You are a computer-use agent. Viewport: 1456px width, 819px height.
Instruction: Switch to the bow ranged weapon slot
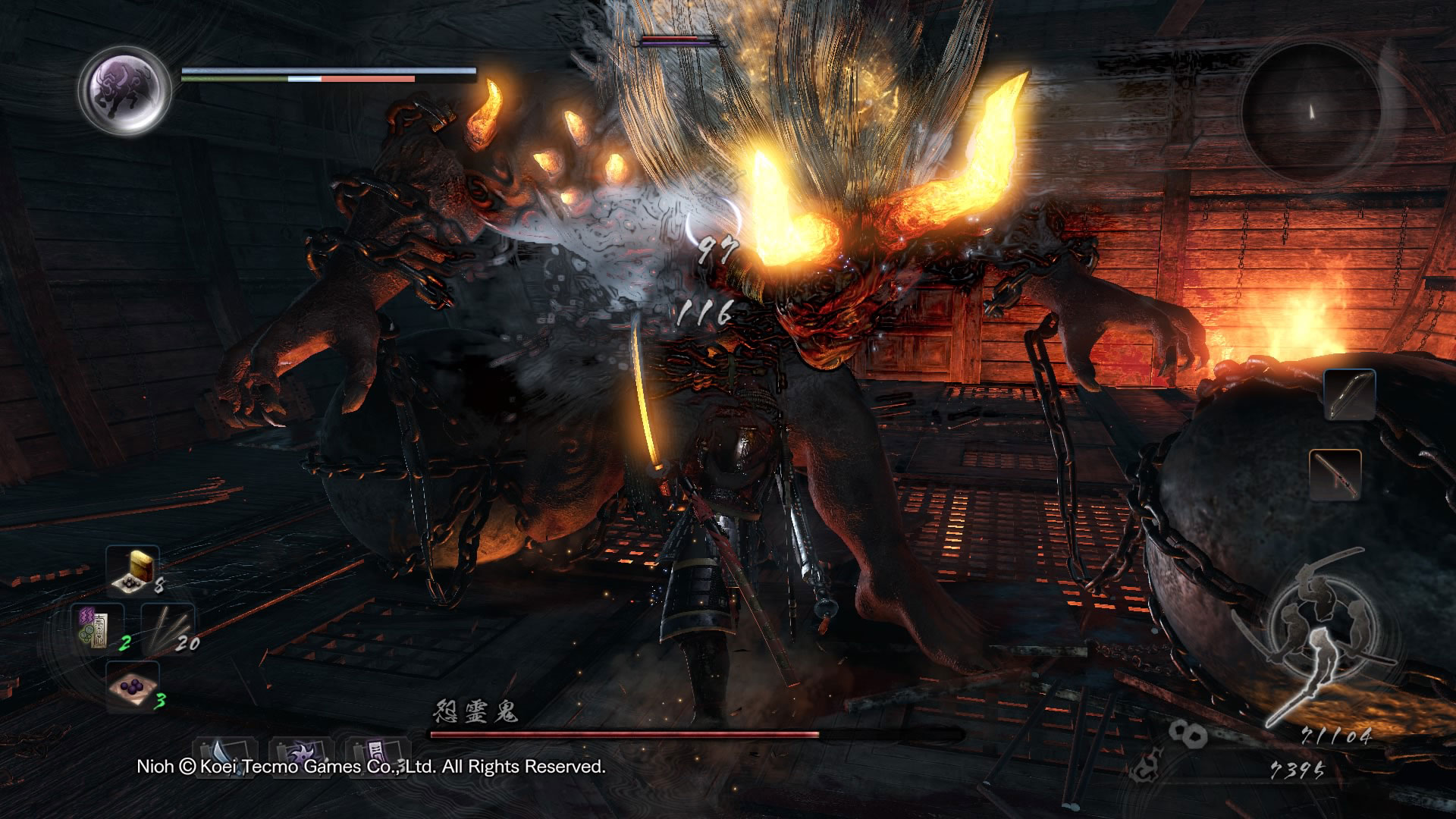pyautogui.click(x=1349, y=395)
